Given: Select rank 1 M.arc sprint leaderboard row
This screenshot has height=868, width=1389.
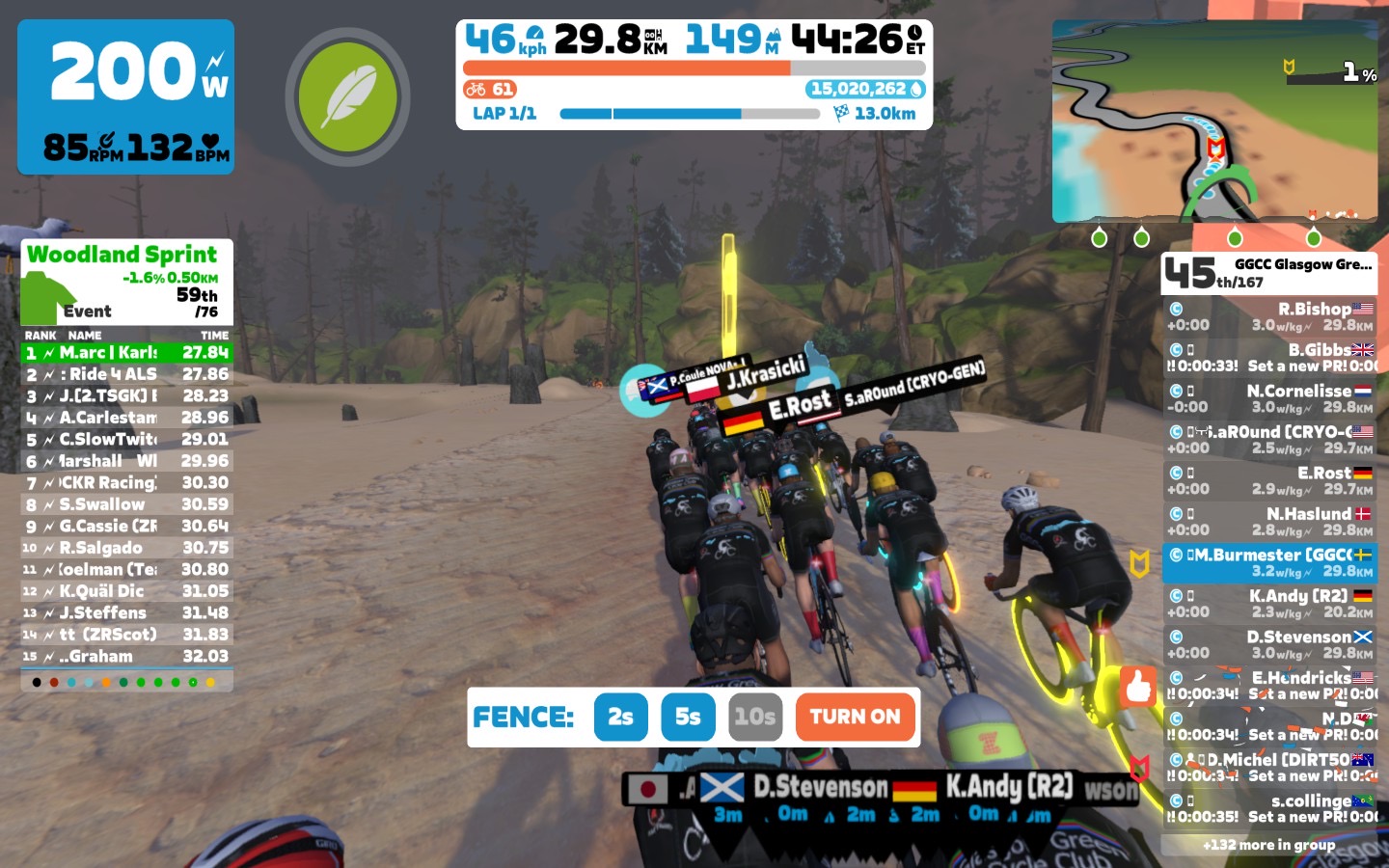Looking at the screenshot, I should [x=126, y=353].
